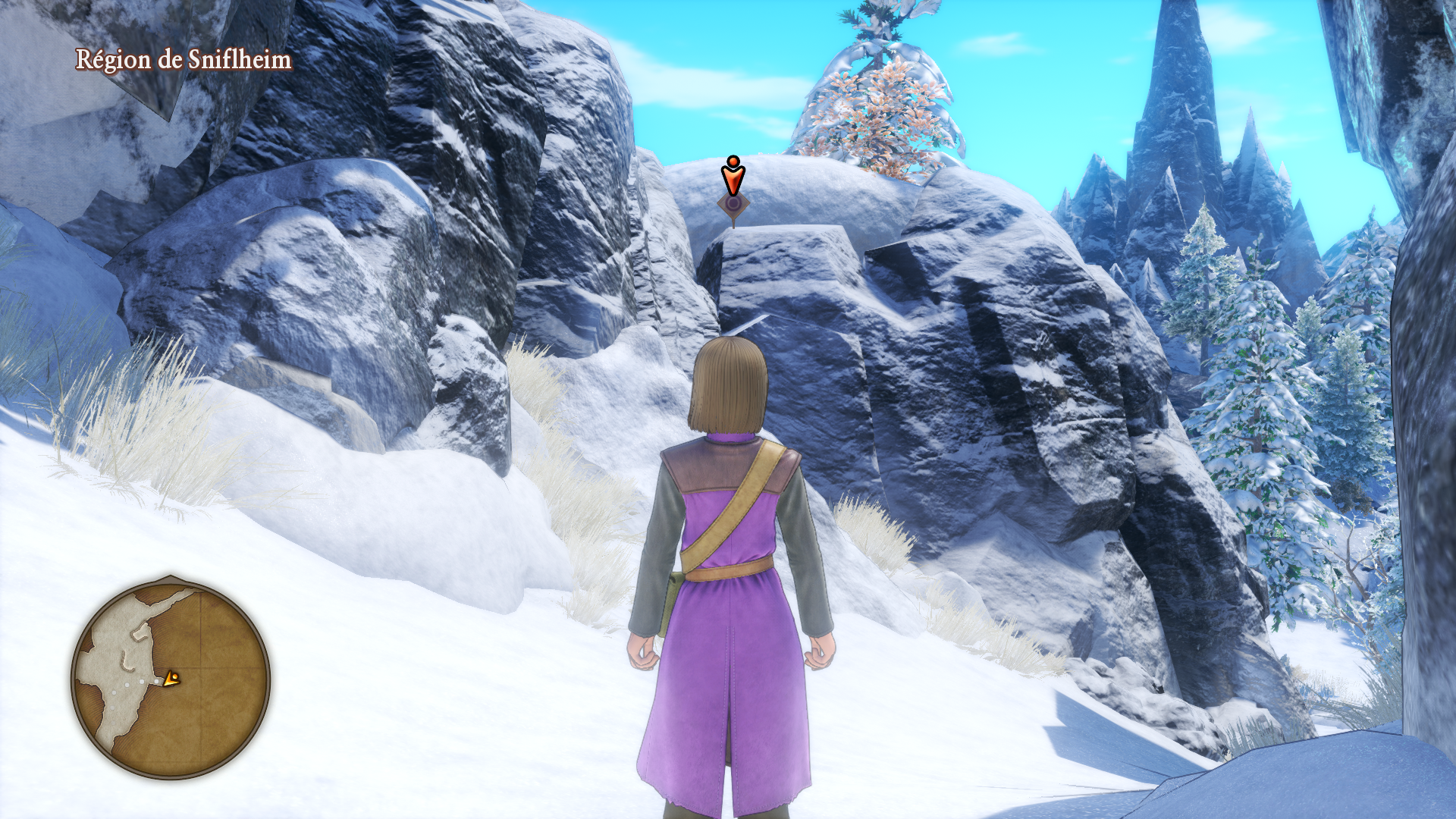Select the orange climb point marker
1456x819 pixels.
pos(733,181)
